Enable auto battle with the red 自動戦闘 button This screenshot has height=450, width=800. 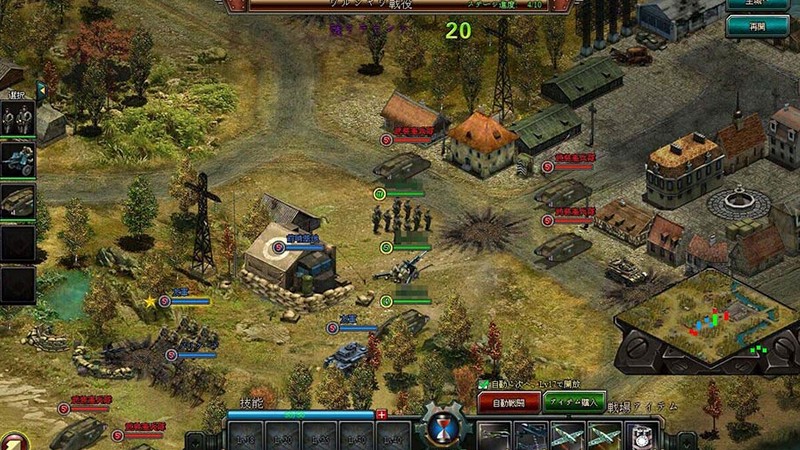click(x=509, y=402)
